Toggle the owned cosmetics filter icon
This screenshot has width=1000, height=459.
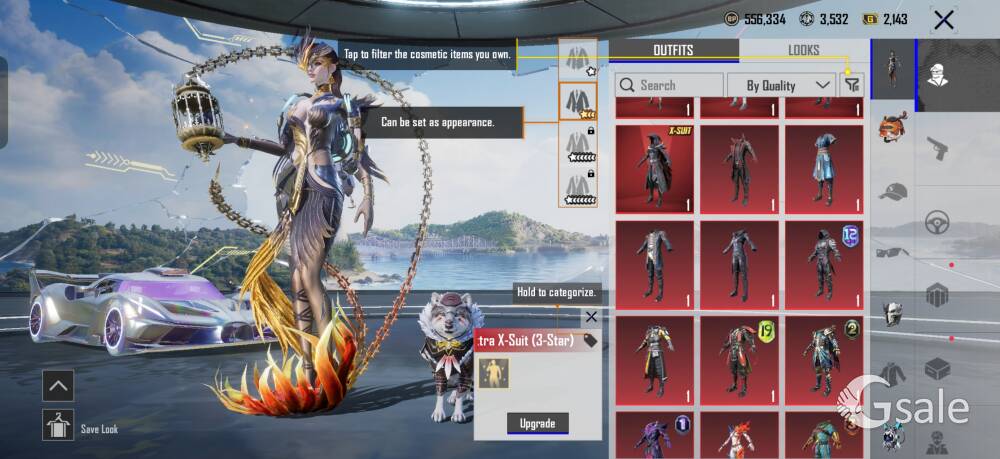point(851,85)
